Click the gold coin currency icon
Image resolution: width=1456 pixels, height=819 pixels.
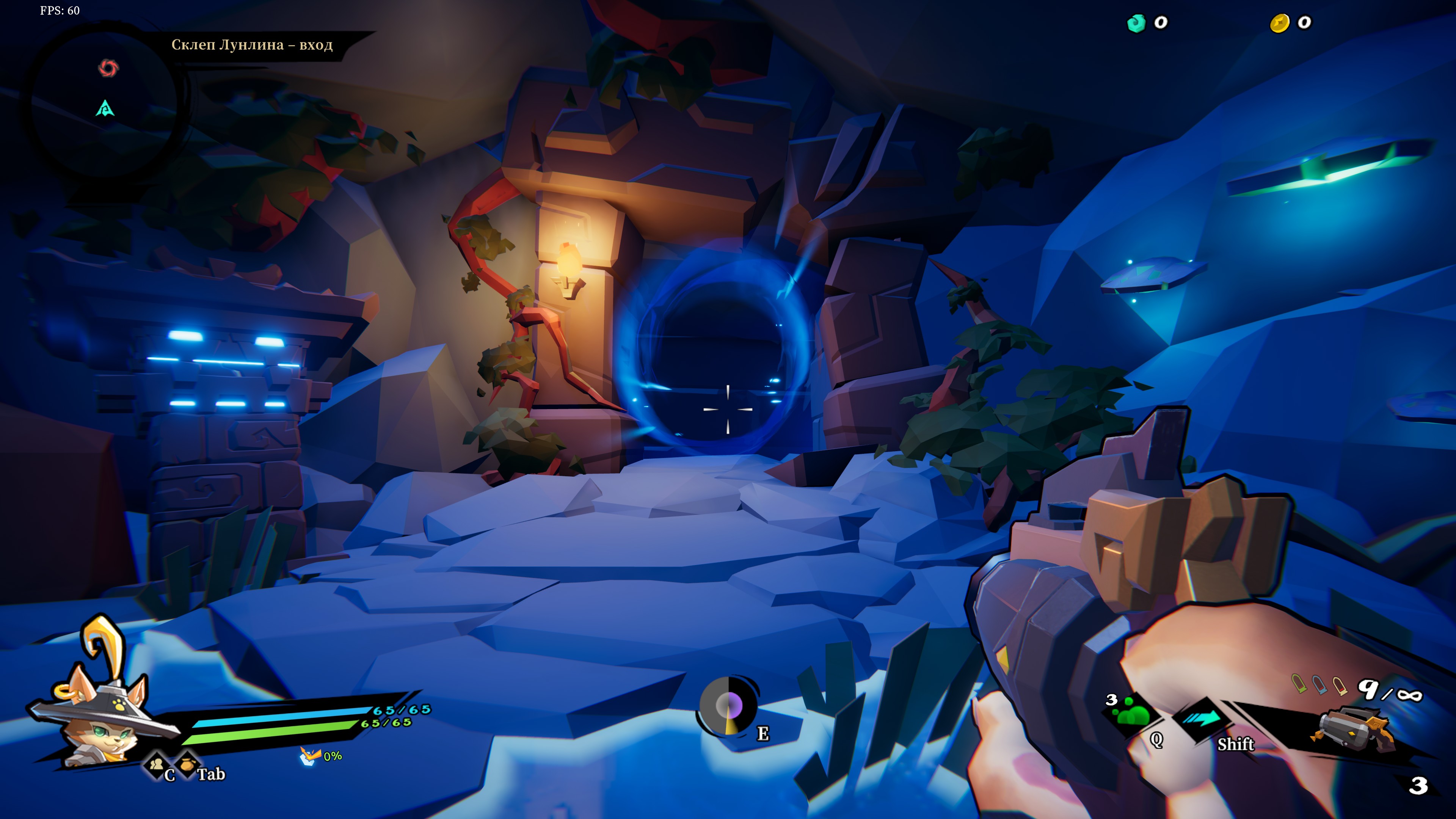1280,23
